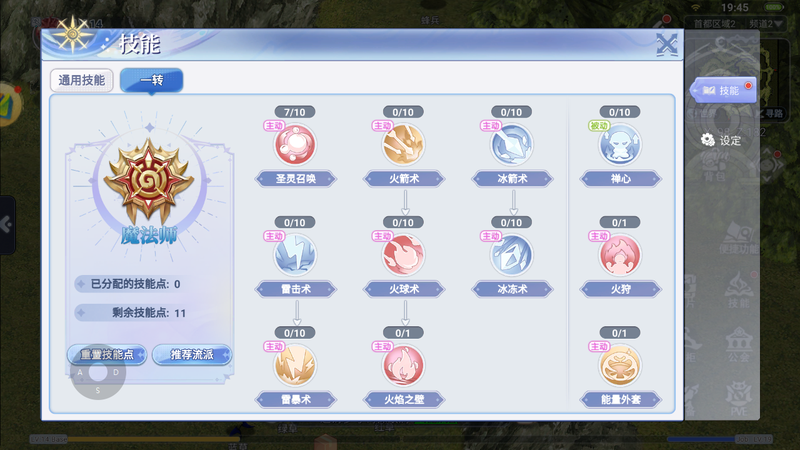This screenshot has width=800, height=450.
Task: Click the 重置技能点 button
Action: [x=107, y=355]
